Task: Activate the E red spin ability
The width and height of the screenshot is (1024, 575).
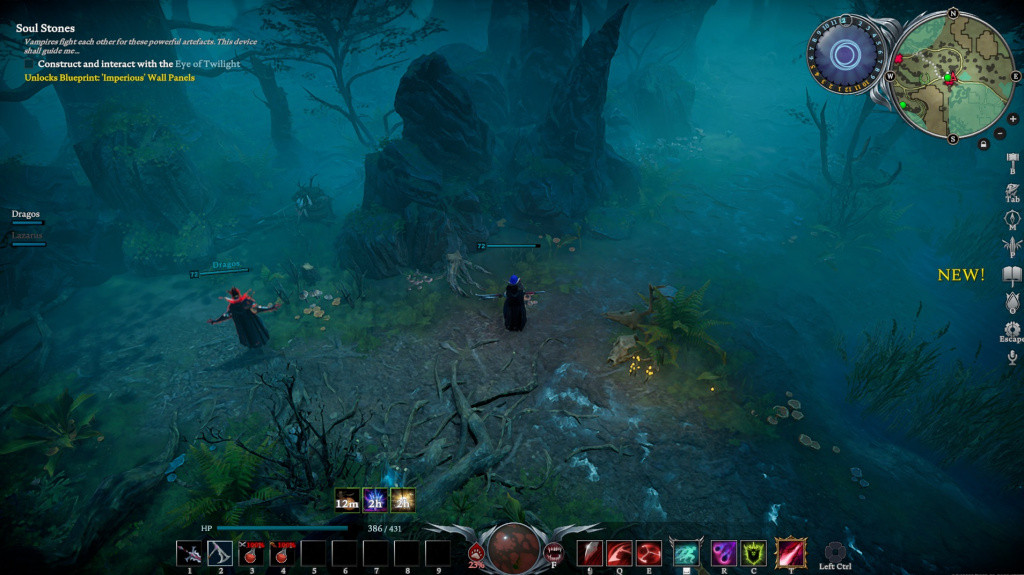Action: [649, 553]
